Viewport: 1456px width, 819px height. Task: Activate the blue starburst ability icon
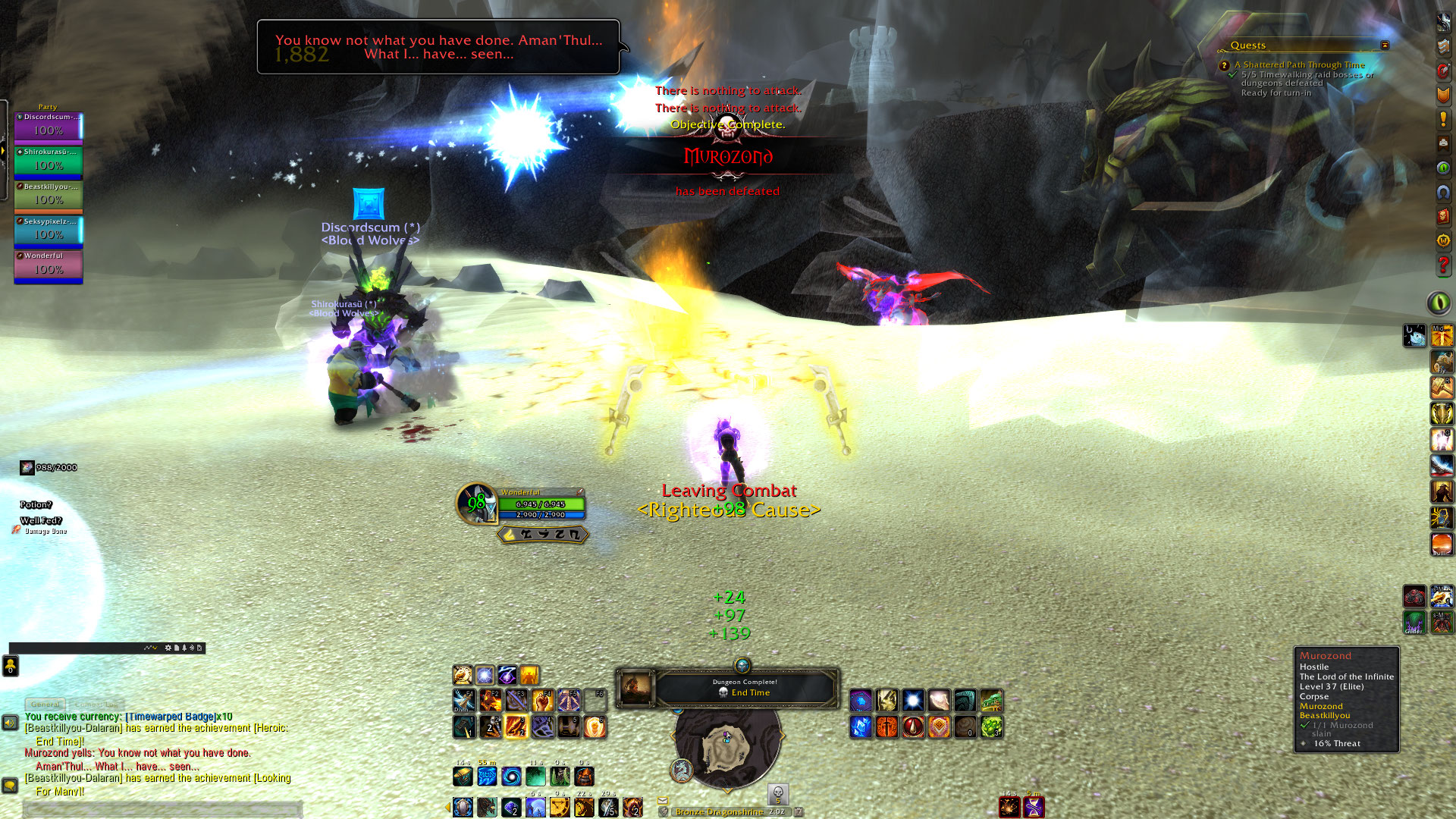(913, 700)
